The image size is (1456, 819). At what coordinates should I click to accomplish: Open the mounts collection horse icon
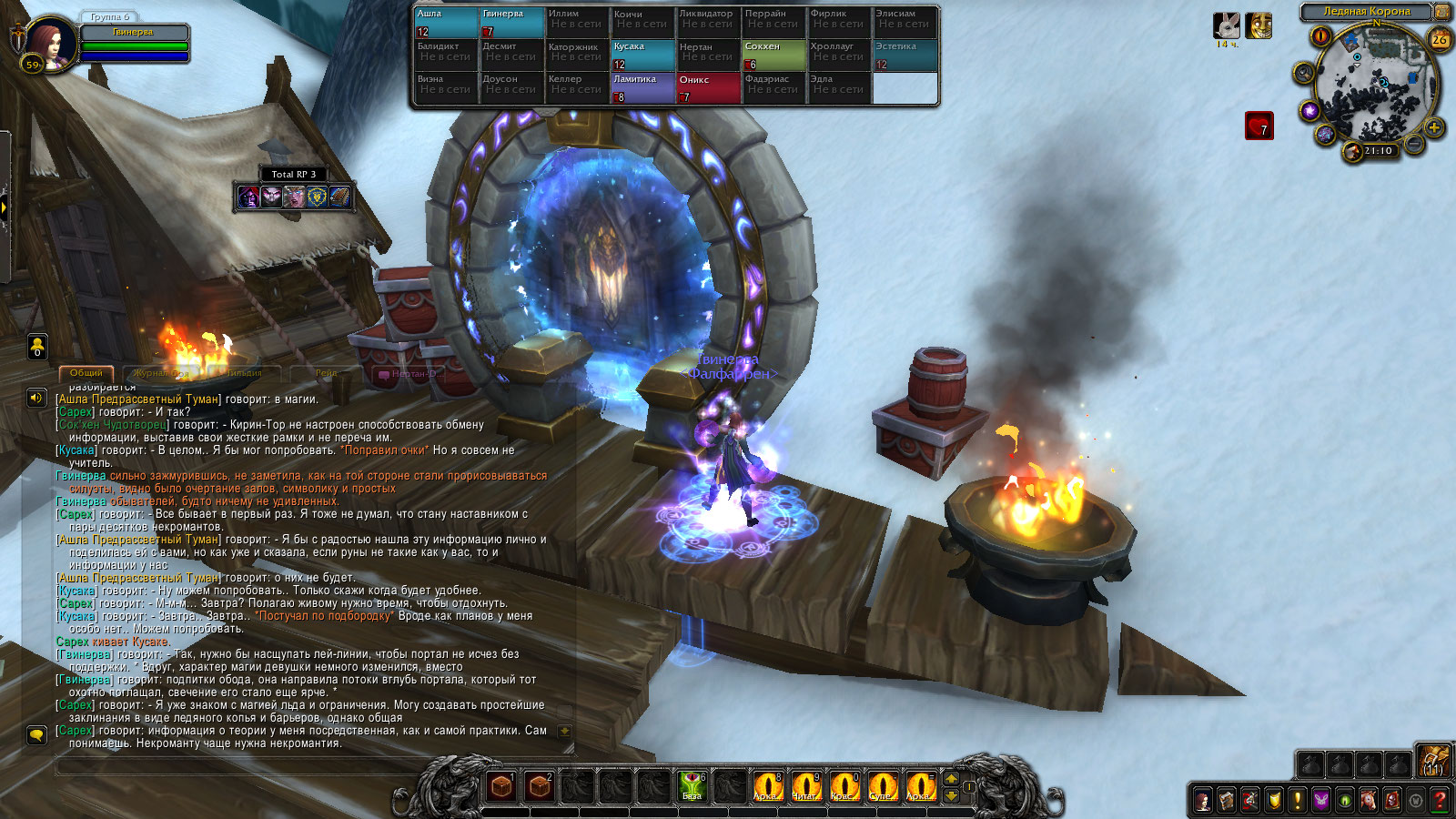tap(1369, 801)
